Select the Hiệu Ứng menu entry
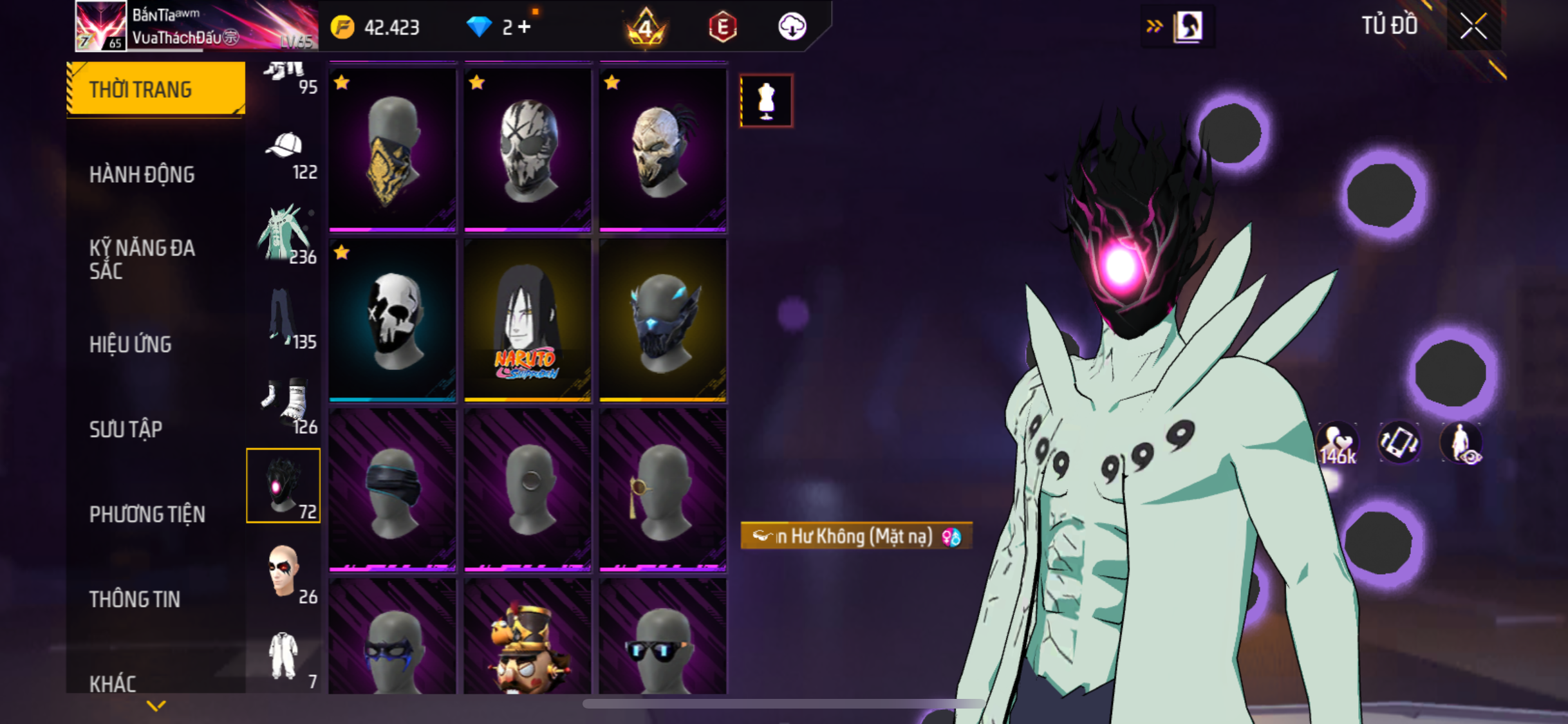Viewport: 1568px width, 724px height. (131, 344)
